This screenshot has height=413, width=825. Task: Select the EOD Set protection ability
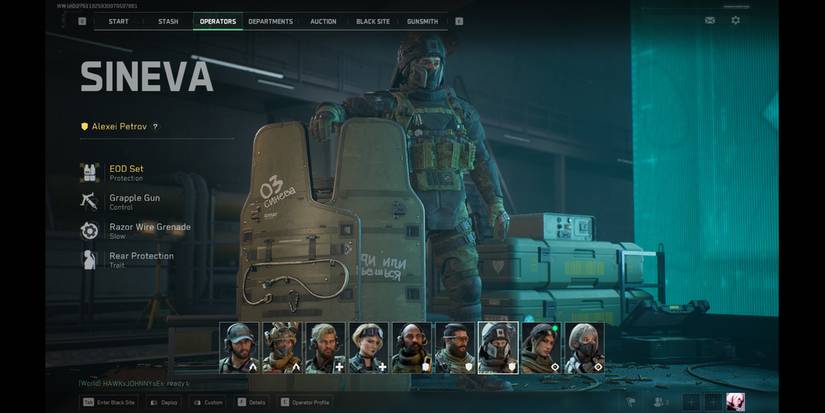(x=125, y=172)
